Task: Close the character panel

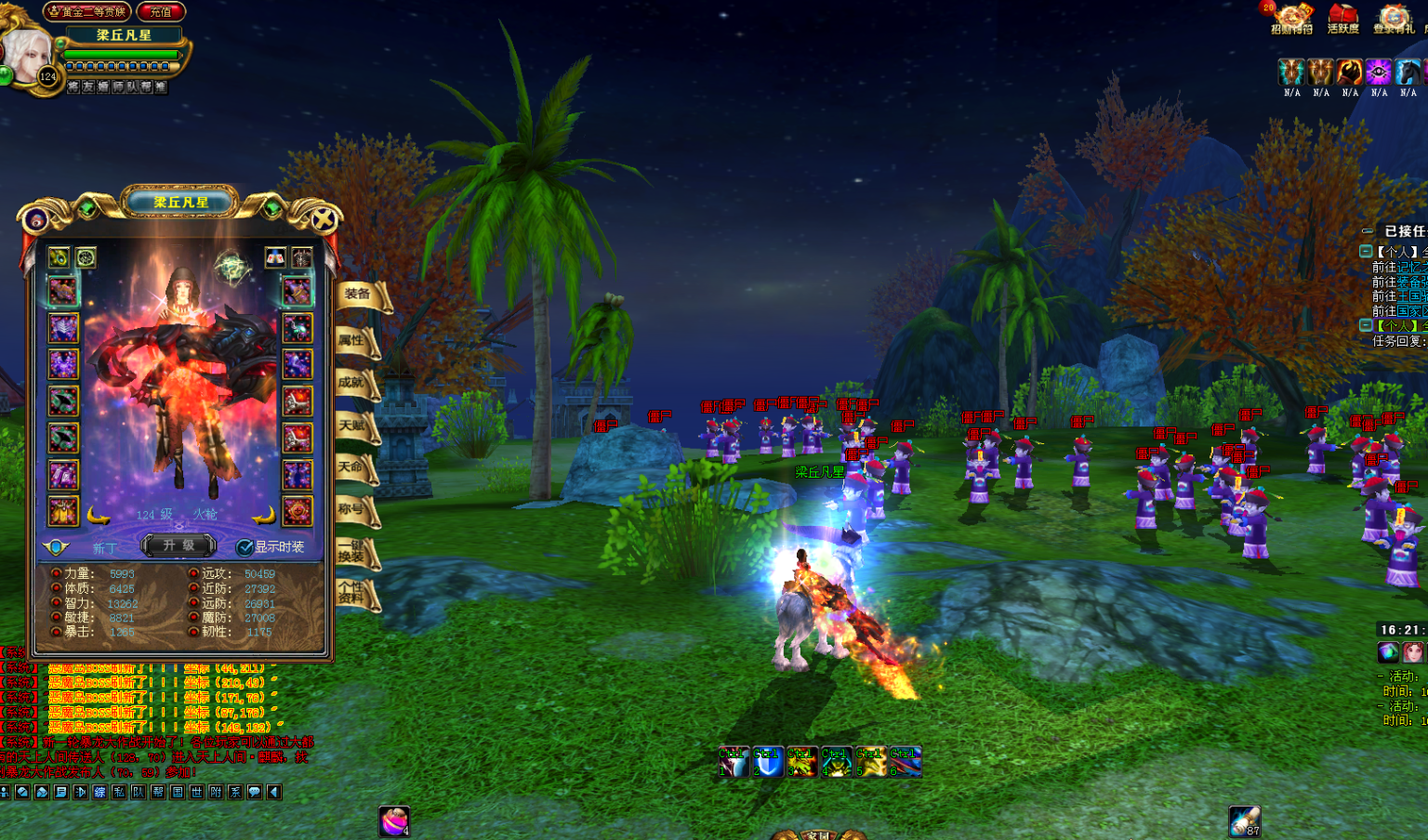Action: click(x=323, y=220)
